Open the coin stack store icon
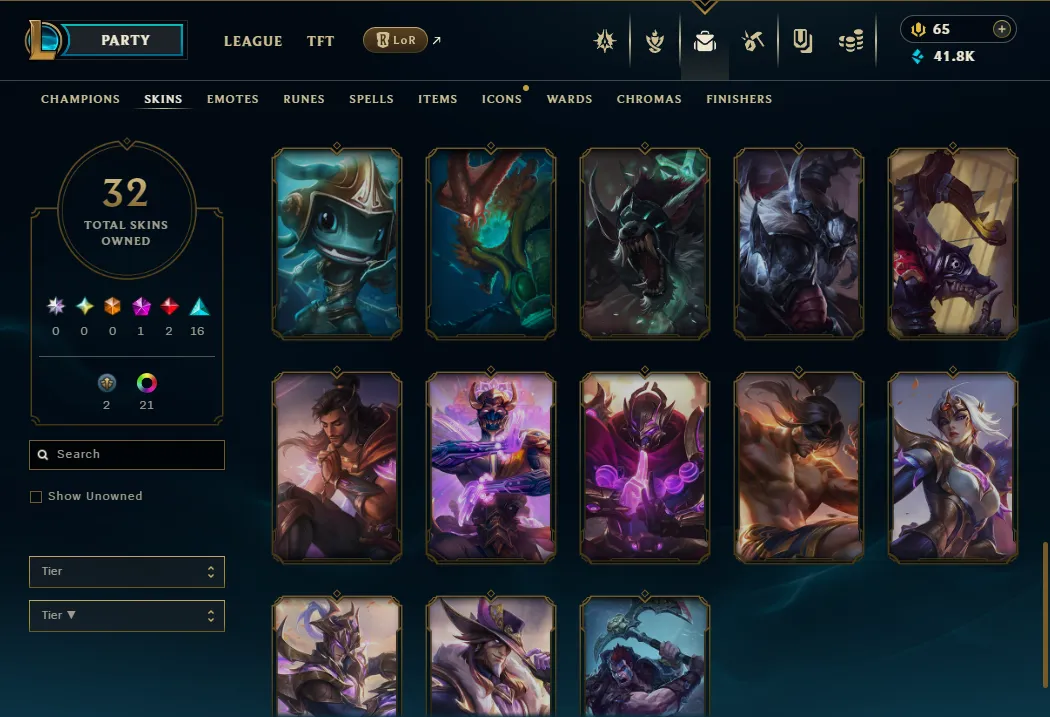 851,41
